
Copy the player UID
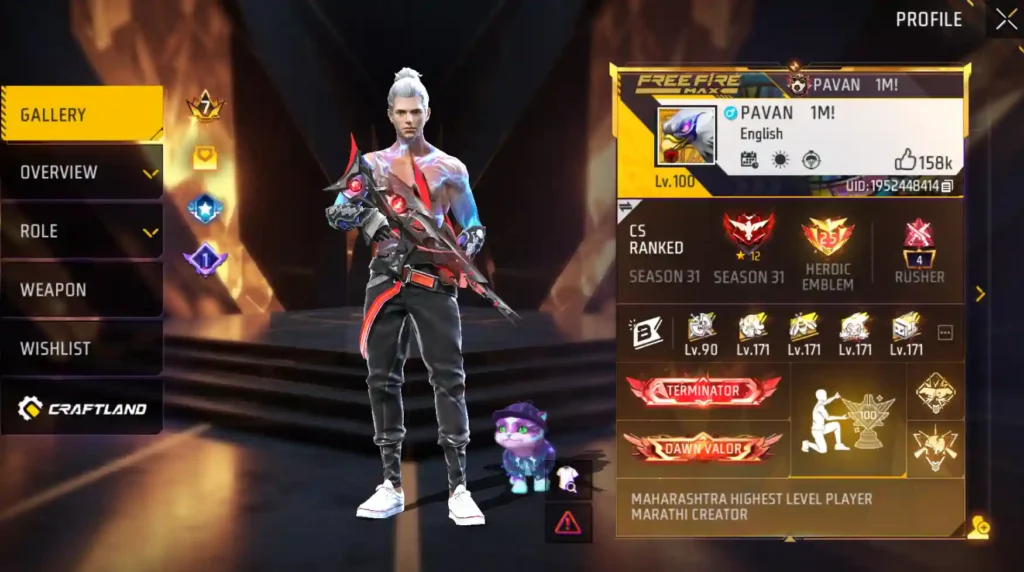(x=947, y=186)
